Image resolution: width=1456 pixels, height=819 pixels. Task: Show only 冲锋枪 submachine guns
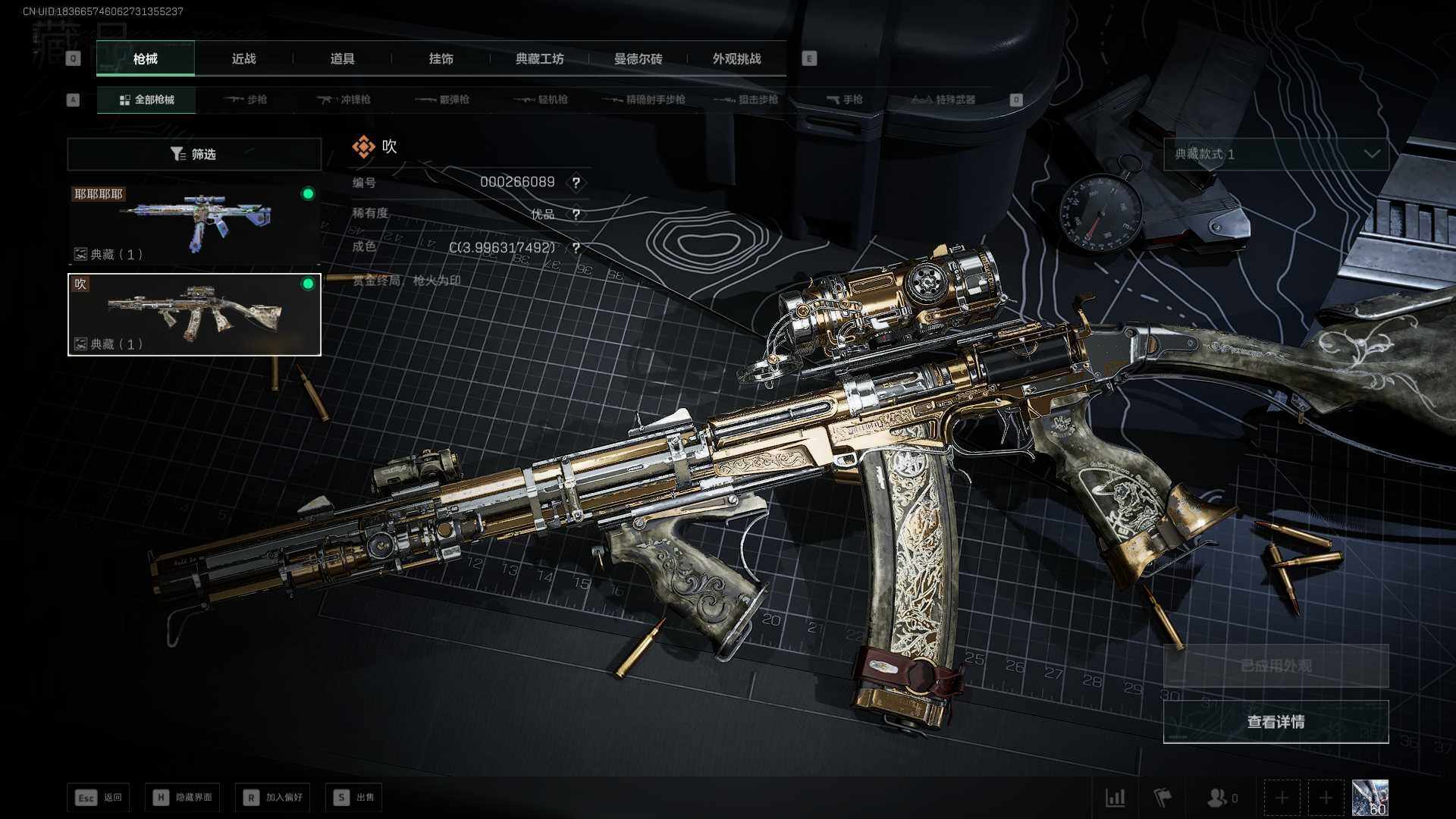coord(344,100)
